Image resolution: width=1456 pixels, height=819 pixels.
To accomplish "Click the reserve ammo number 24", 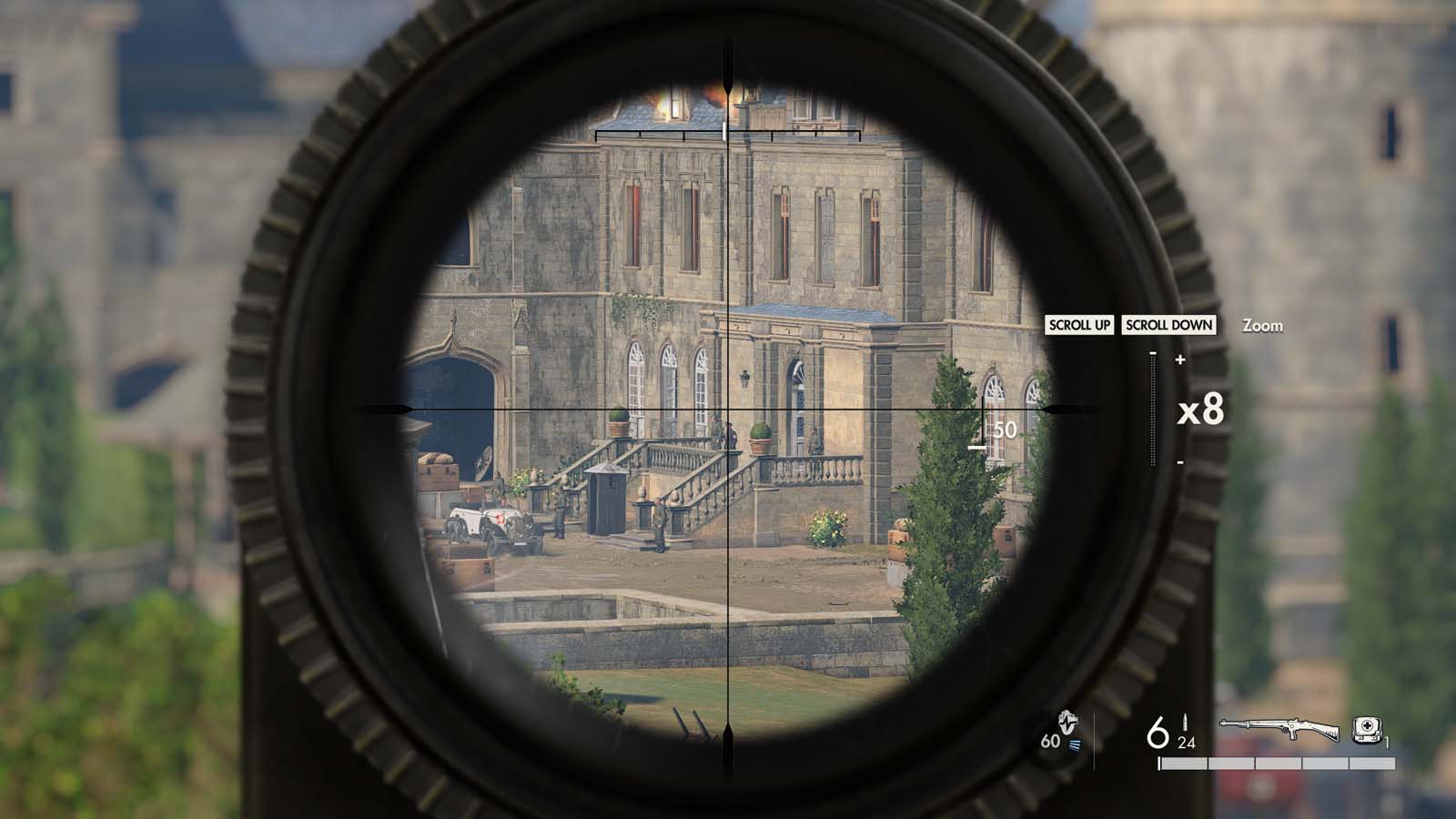I will [1186, 743].
